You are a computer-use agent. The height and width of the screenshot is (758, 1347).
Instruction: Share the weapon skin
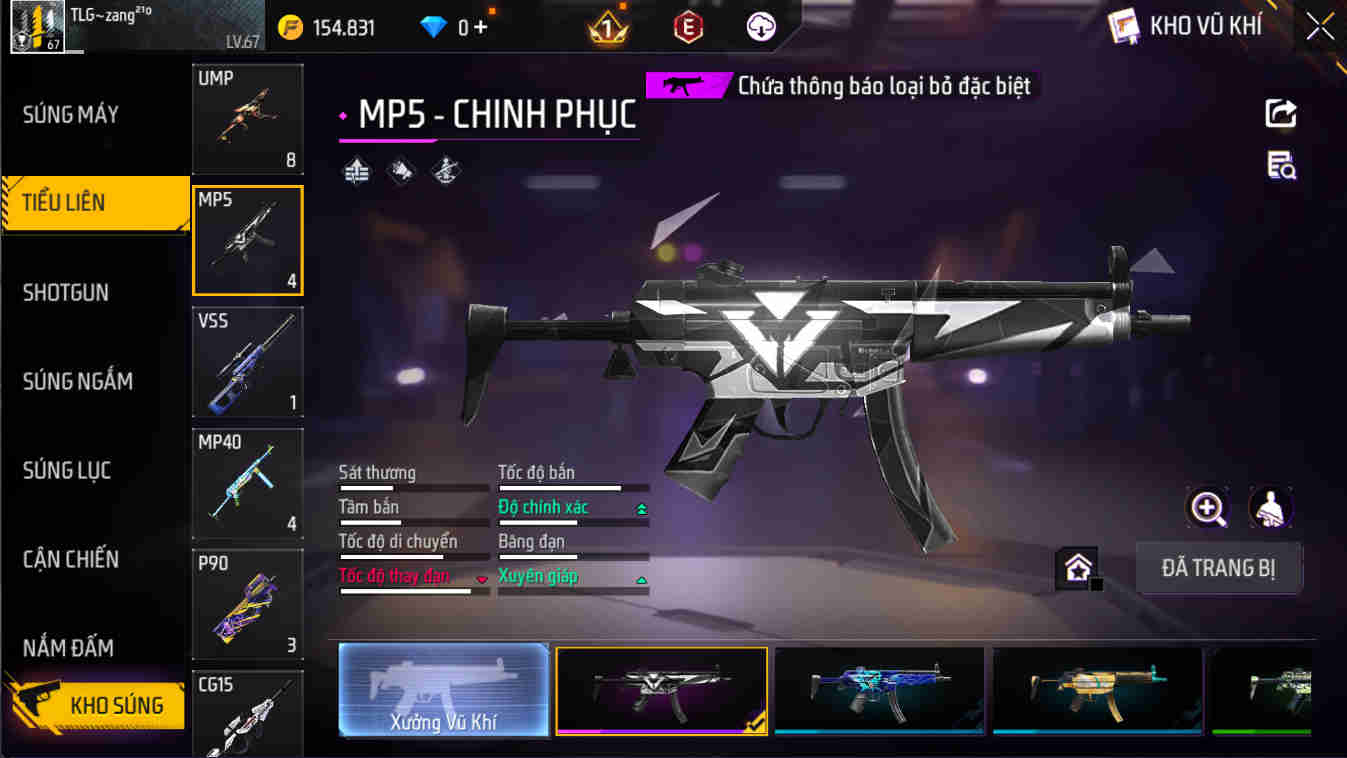pos(1281,114)
